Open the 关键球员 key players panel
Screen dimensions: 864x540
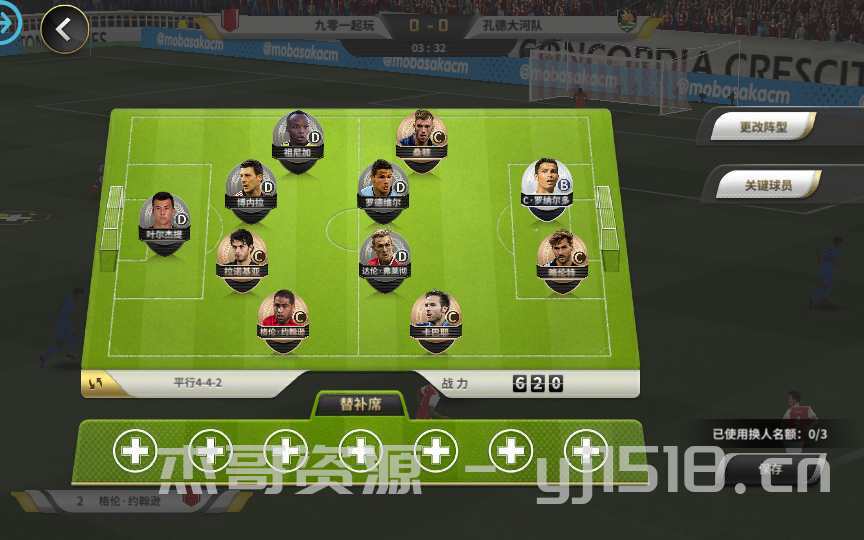tap(768, 185)
